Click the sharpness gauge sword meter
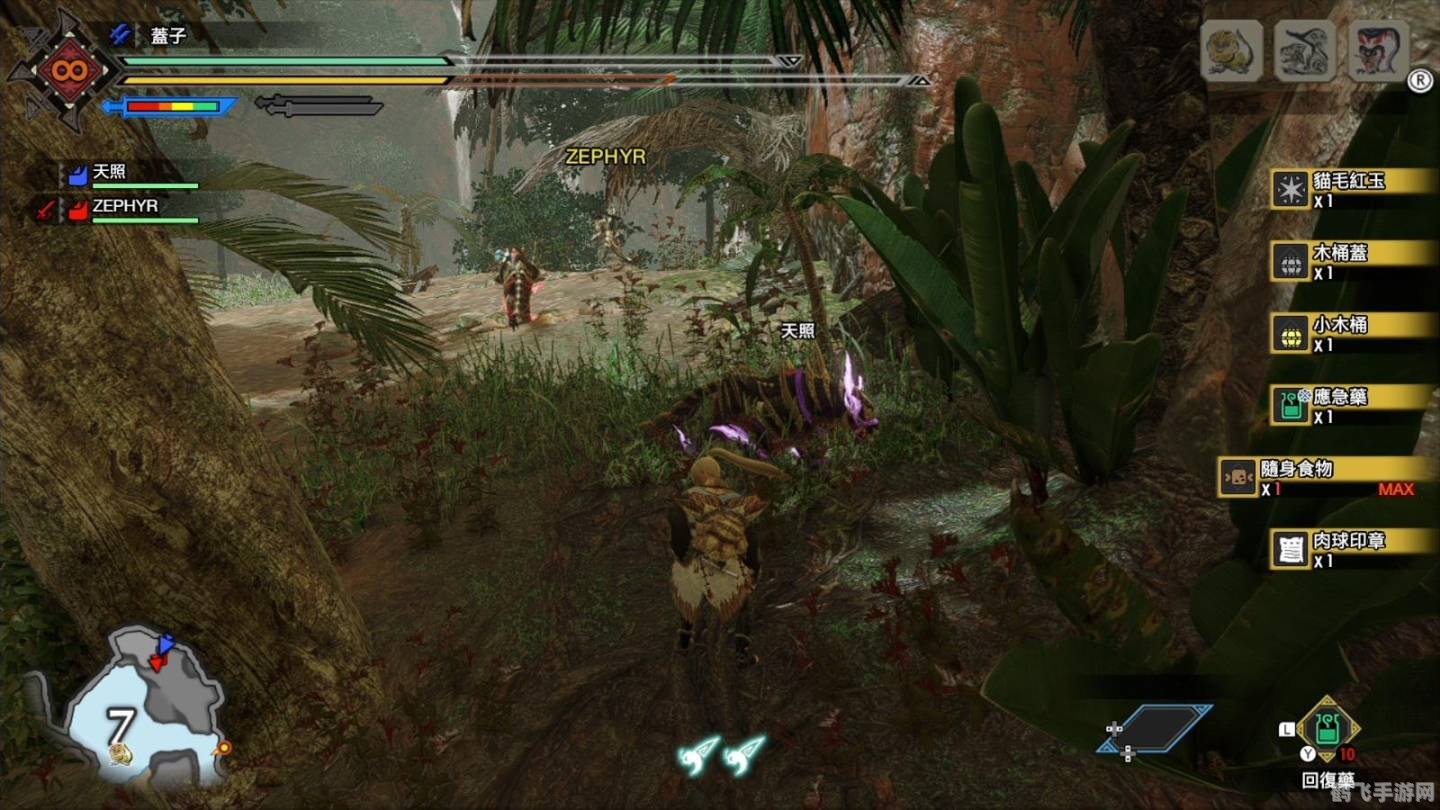 pos(170,103)
